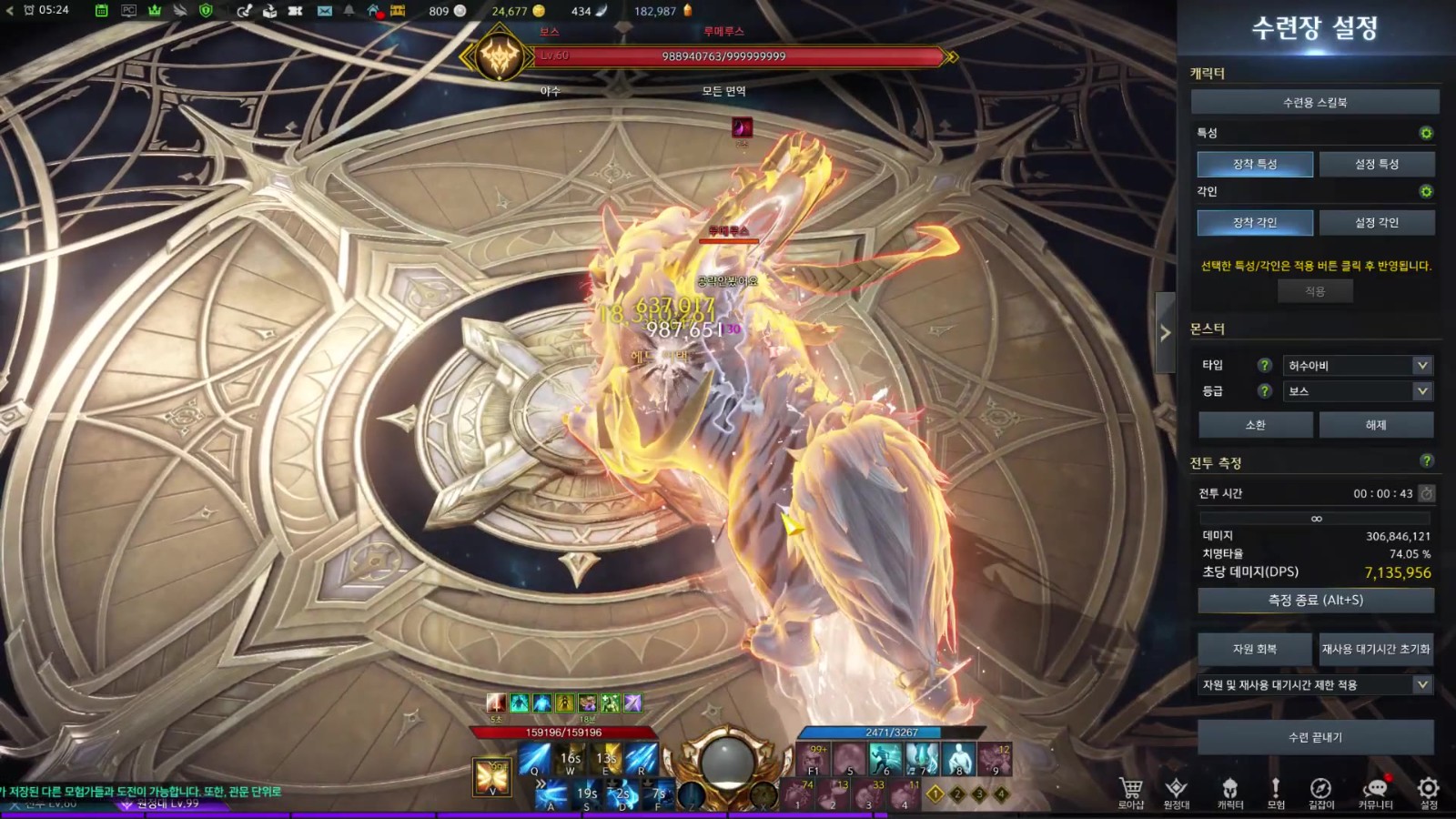Open the monster 등급 dropdown showing 보스

(1357, 391)
